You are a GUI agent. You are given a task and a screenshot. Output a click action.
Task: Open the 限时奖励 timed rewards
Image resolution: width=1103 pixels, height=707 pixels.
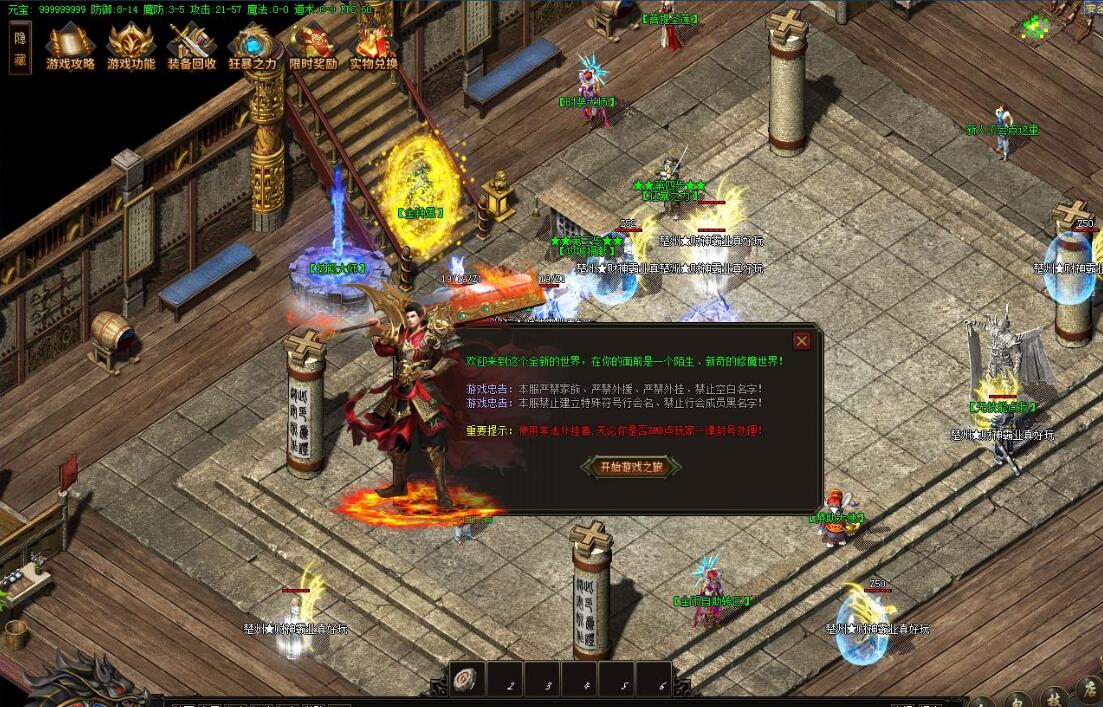[x=313, y=46]
